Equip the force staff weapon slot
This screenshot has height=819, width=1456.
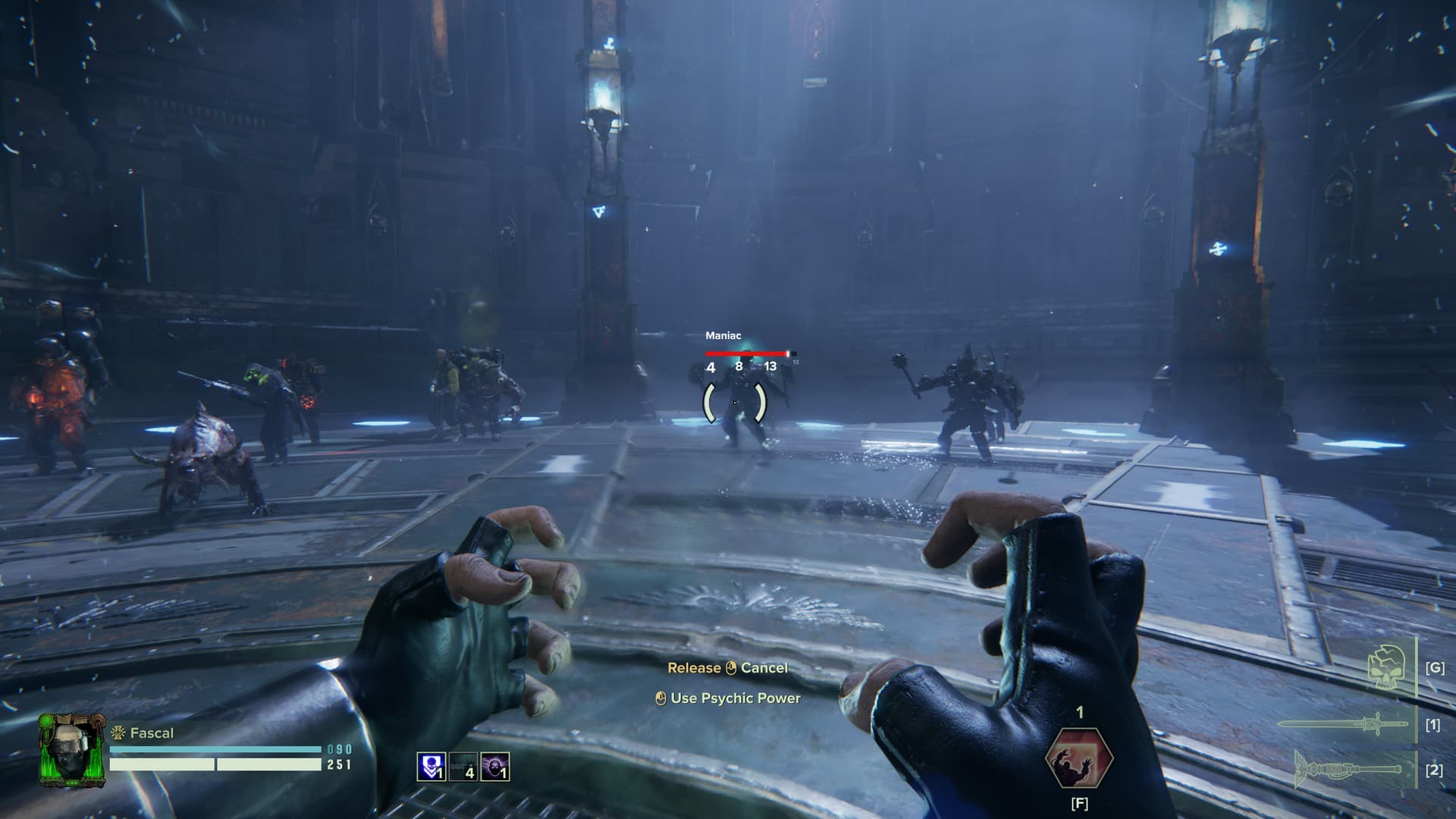click(1347, 769)
